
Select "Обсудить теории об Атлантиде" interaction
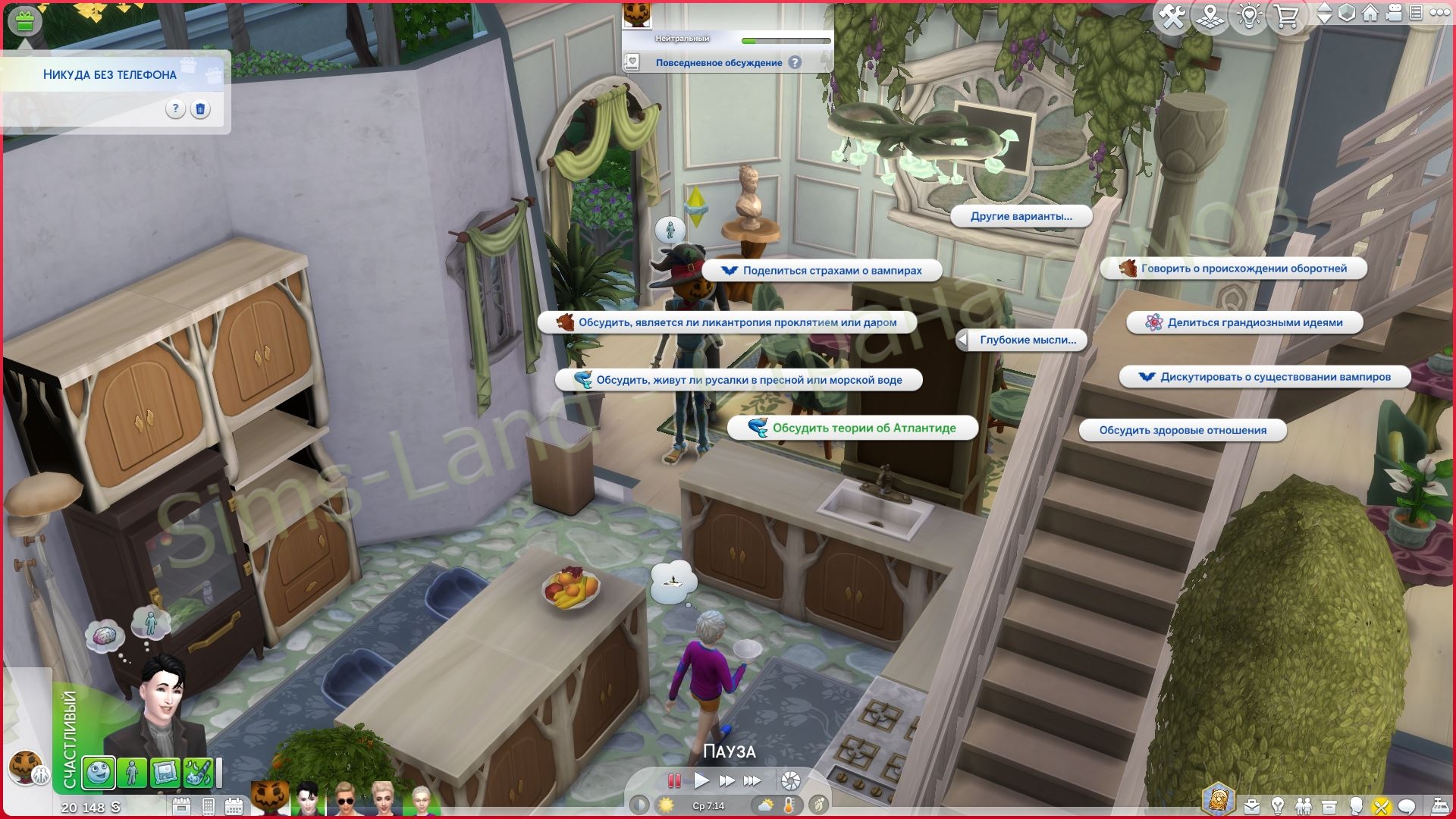click(852, 428)
